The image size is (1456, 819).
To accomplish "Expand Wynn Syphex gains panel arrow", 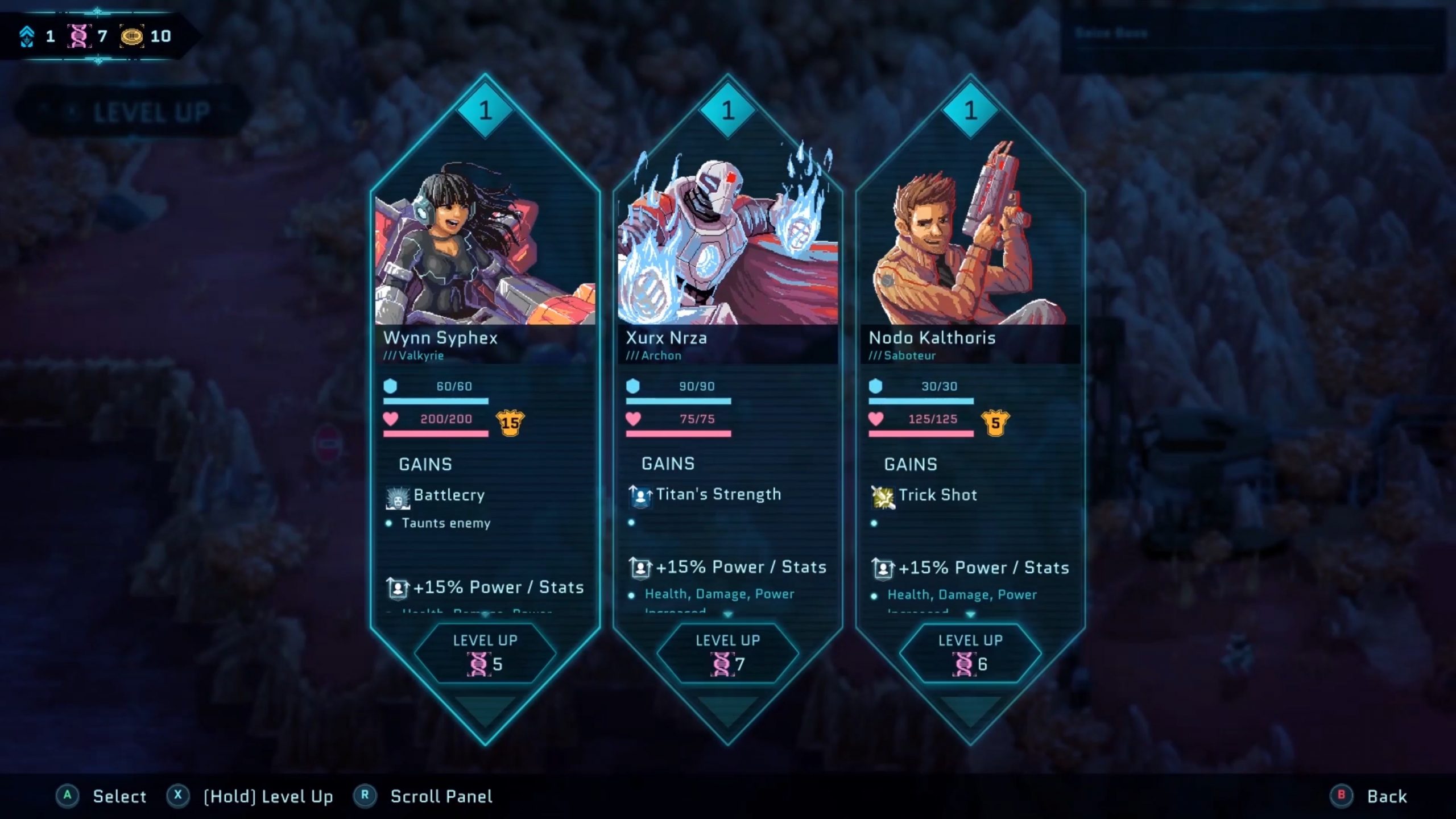I will tap(485, 615).
